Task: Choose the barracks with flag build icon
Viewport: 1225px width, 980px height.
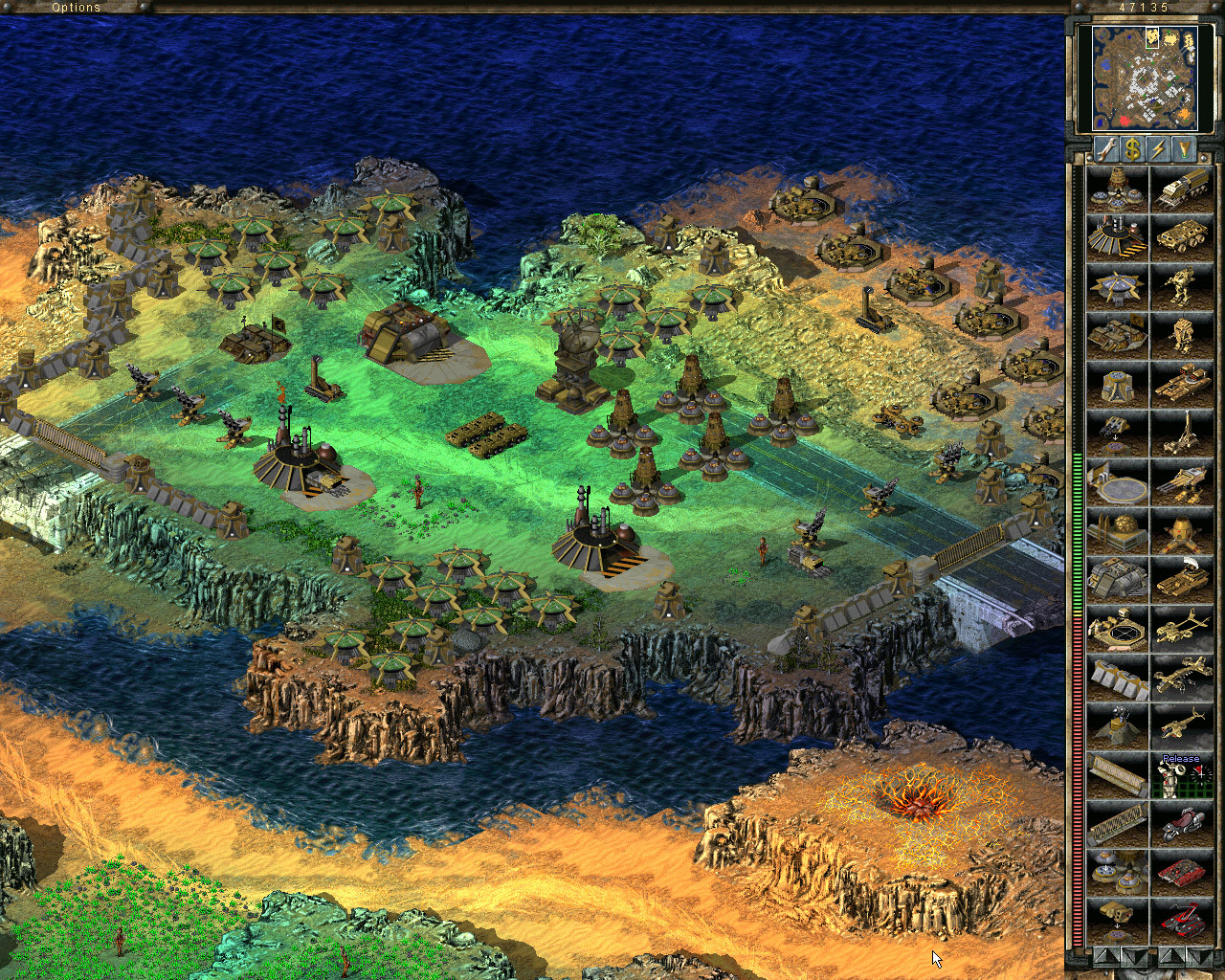Action: click(1117, 335)
